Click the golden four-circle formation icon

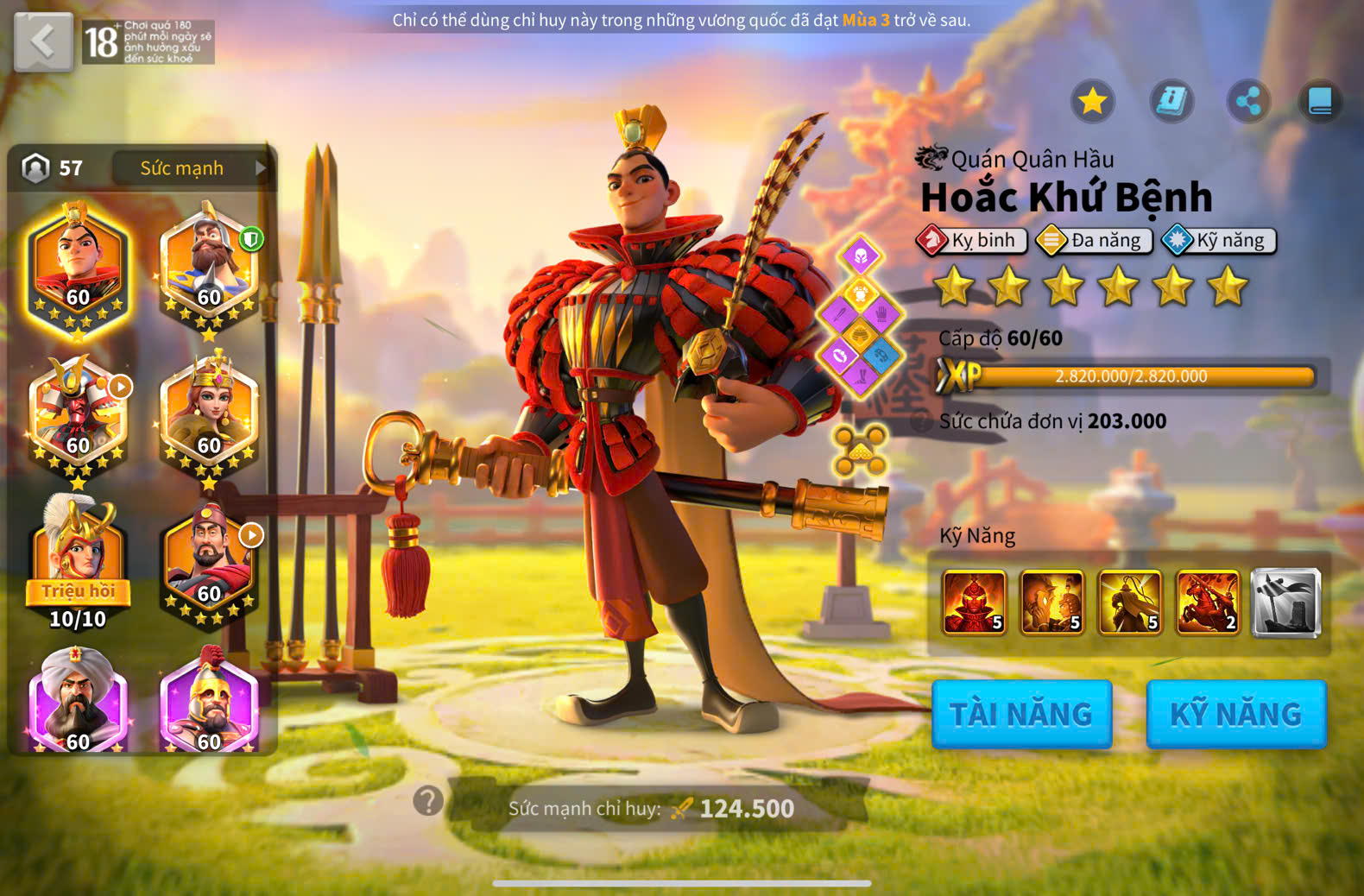860,451
